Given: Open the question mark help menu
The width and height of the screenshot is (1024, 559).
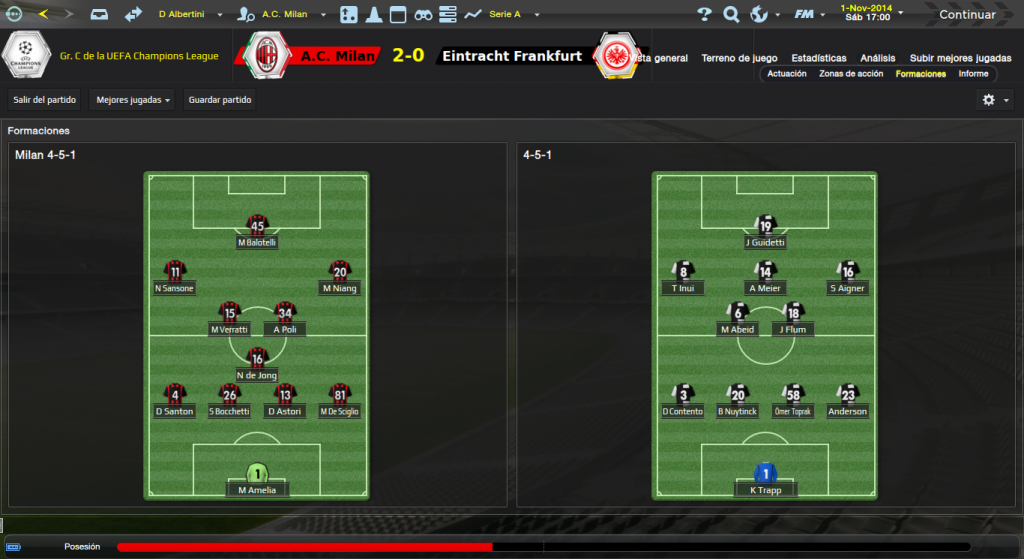Looking at the screenshot, I should click(704, 15).
